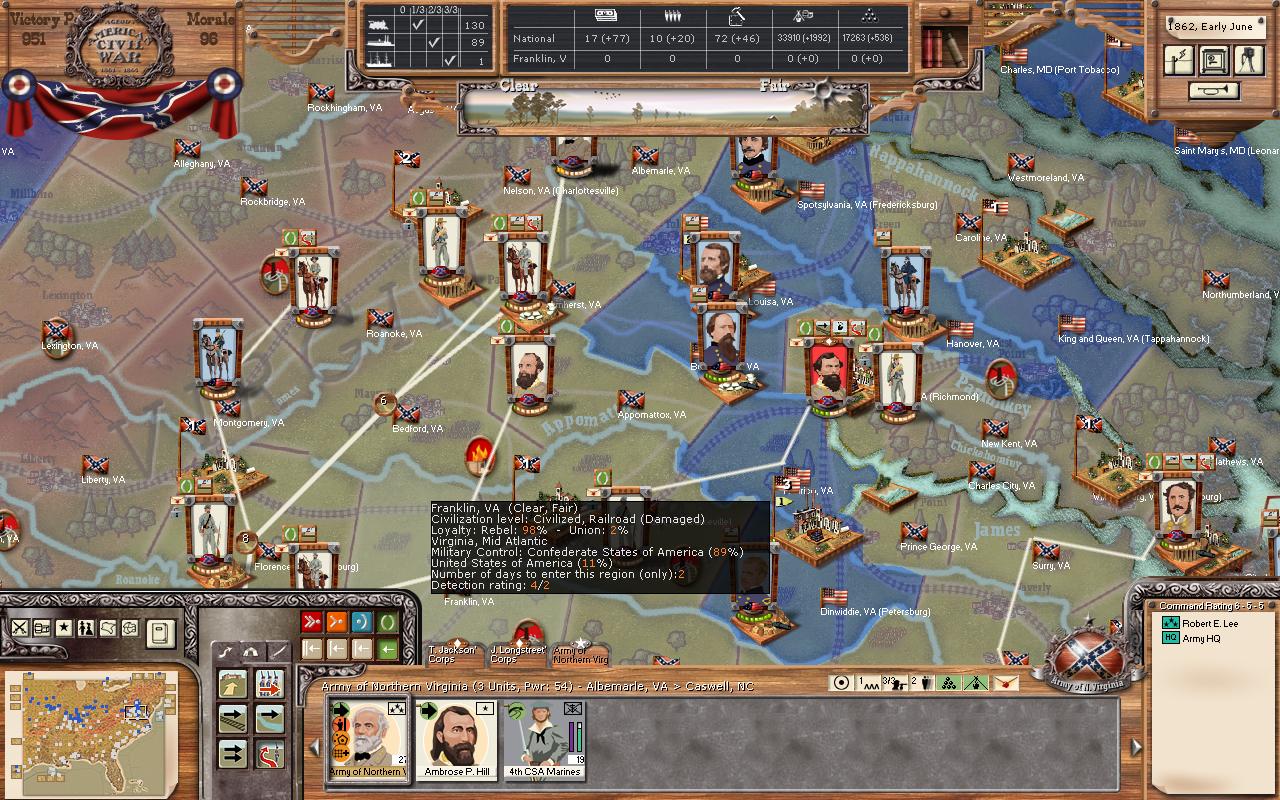1280x800 pixels.
Task: Open the Army of Northern Virginia tab
Action: coord(581,654)
